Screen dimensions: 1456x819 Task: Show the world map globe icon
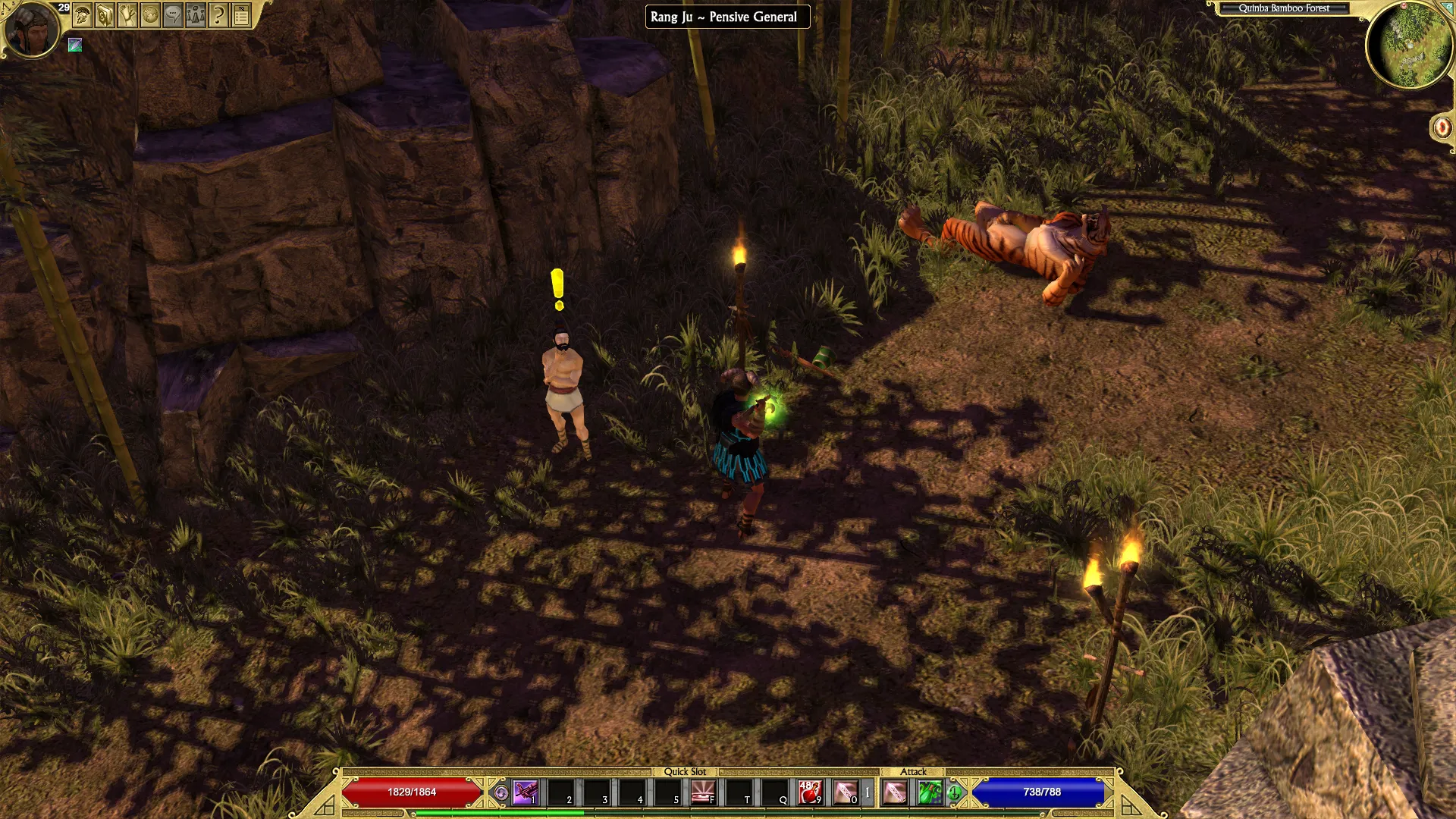[x=150, y=14]
